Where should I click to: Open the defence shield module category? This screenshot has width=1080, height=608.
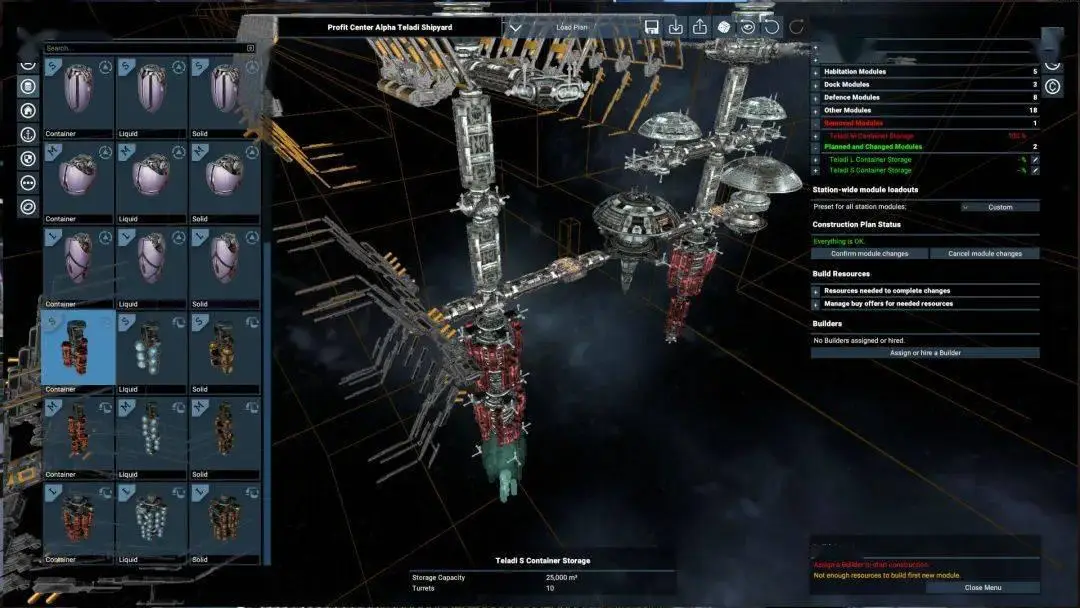pyautogui.click(x=28, y=158)
